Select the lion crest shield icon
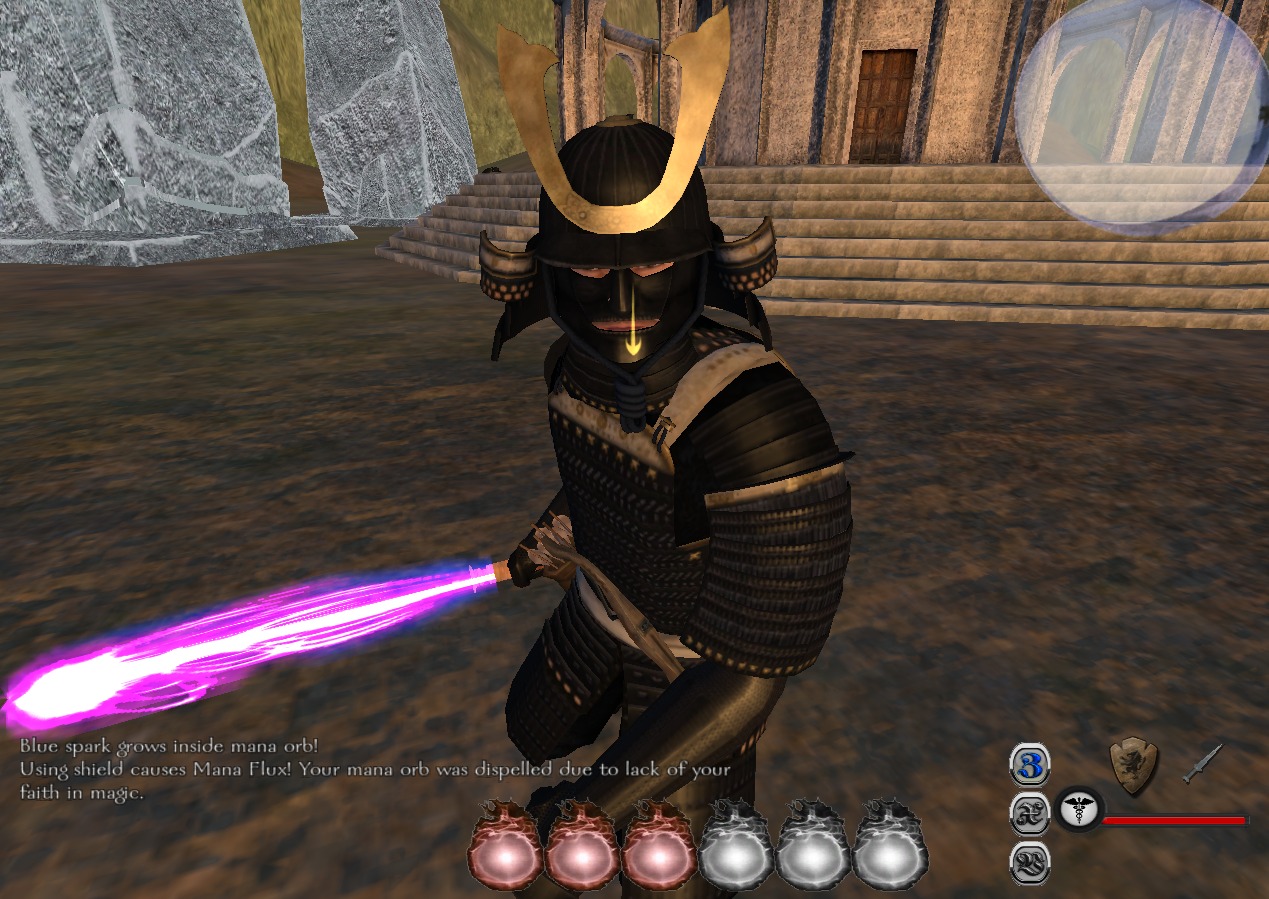The image size is (1269, 899). (1134, 766)
